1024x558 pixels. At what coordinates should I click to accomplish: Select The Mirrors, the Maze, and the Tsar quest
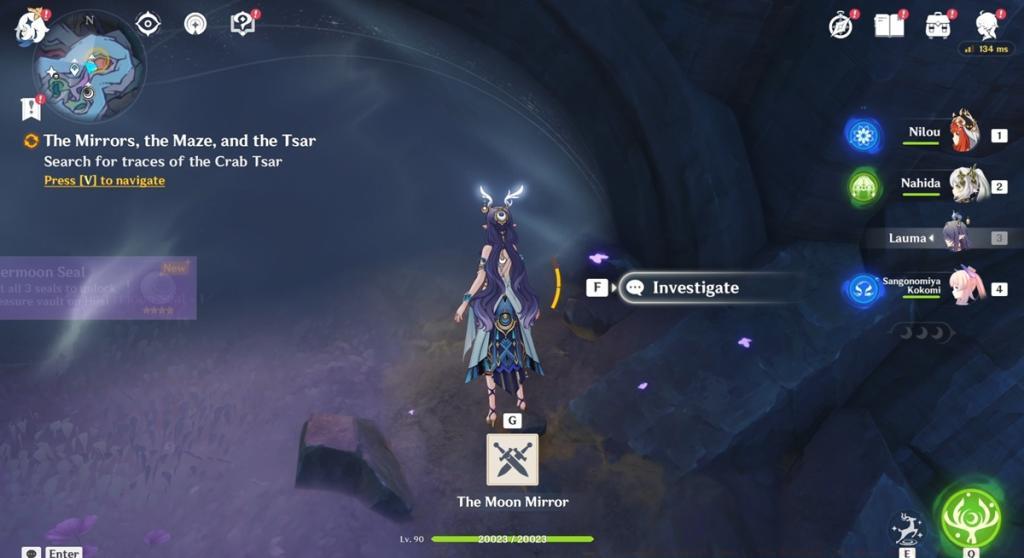179,141
